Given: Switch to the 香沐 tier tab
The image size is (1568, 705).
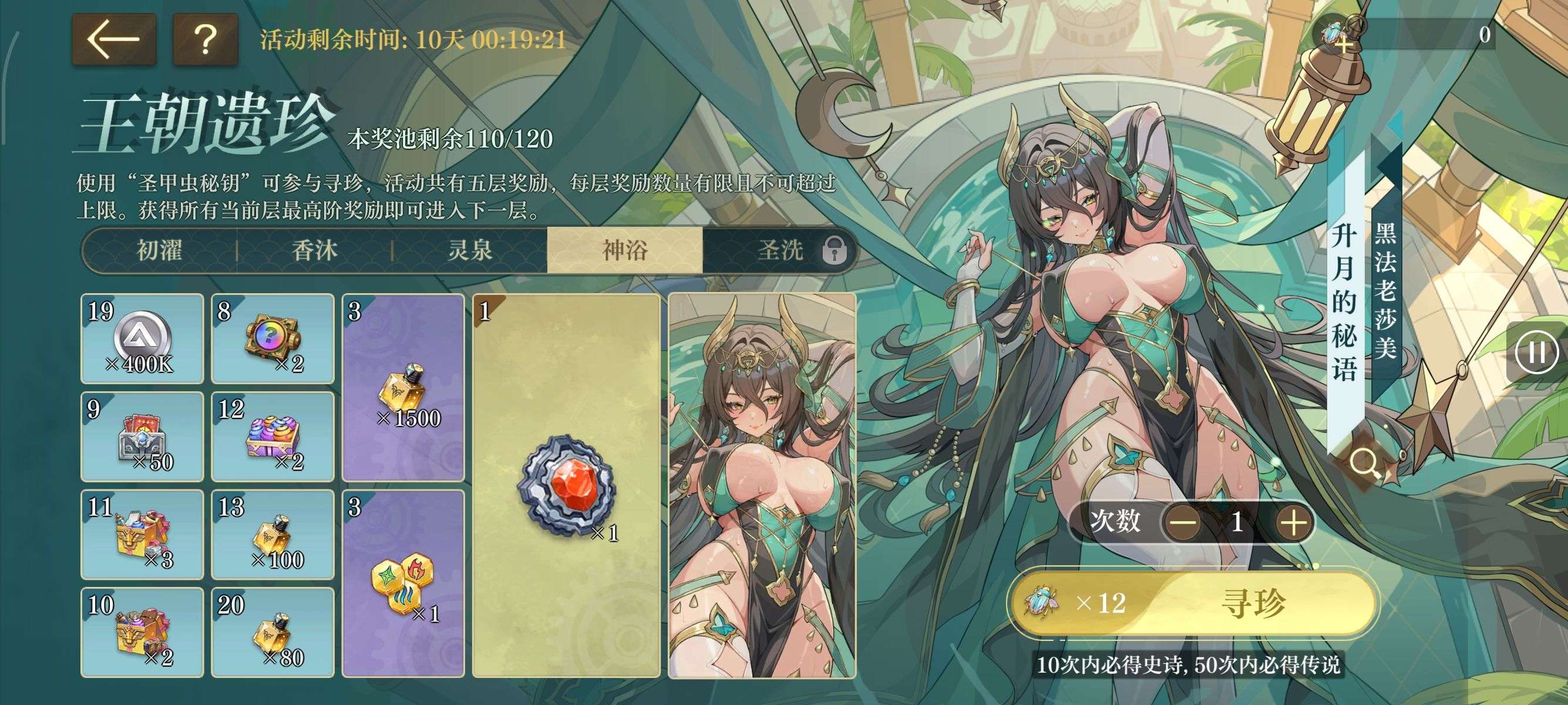Looking at the screenshot, I should click(315, 250).
